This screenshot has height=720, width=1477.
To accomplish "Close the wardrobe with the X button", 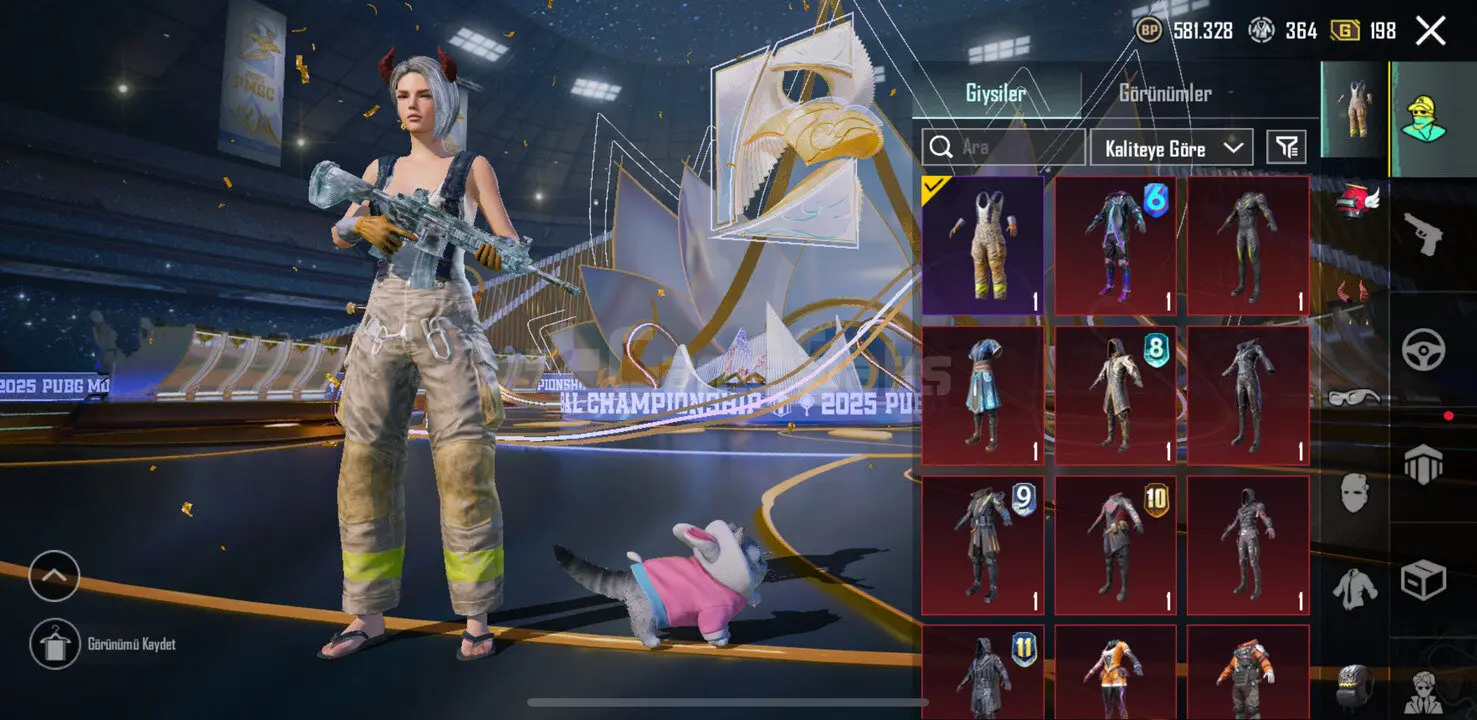I will [1430, 31].
